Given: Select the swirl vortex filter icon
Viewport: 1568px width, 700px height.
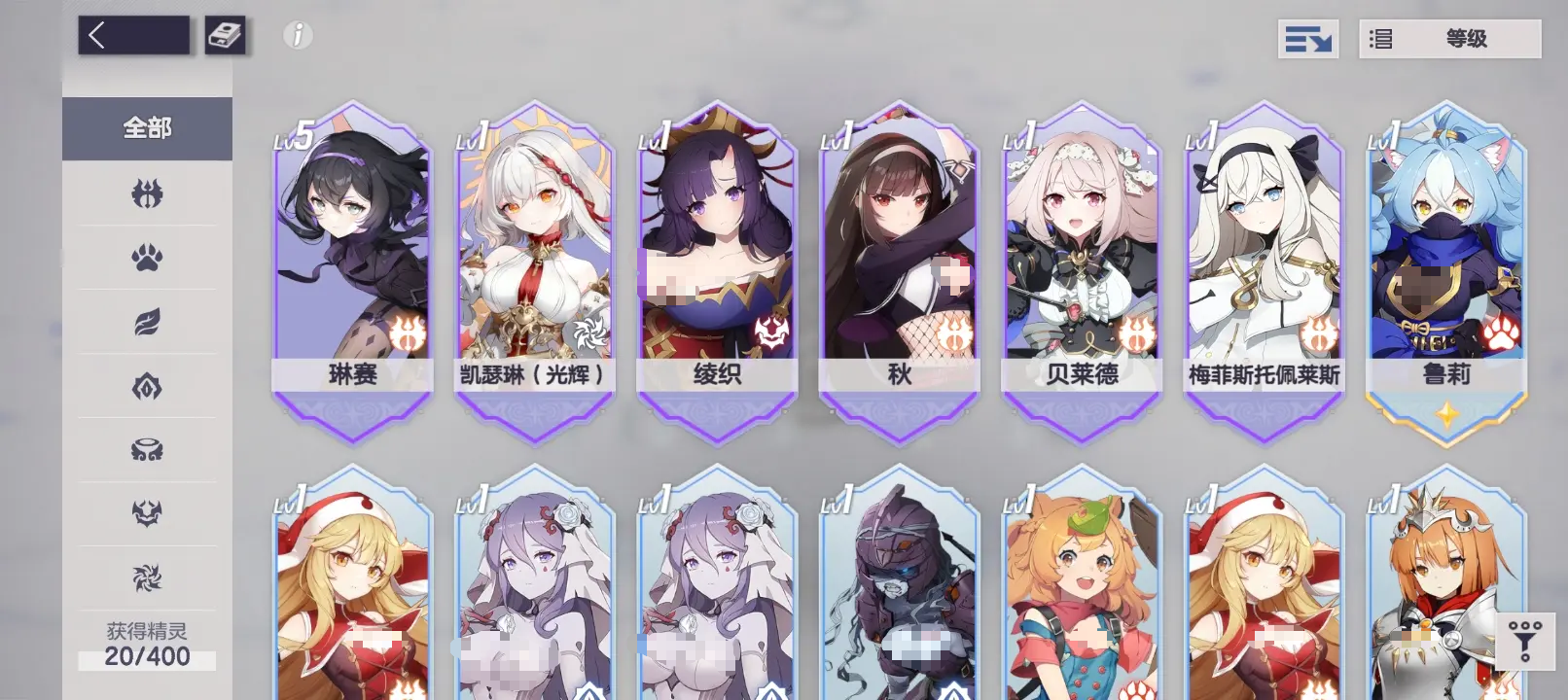Looking at the screenshot, I should click(146, 577).
